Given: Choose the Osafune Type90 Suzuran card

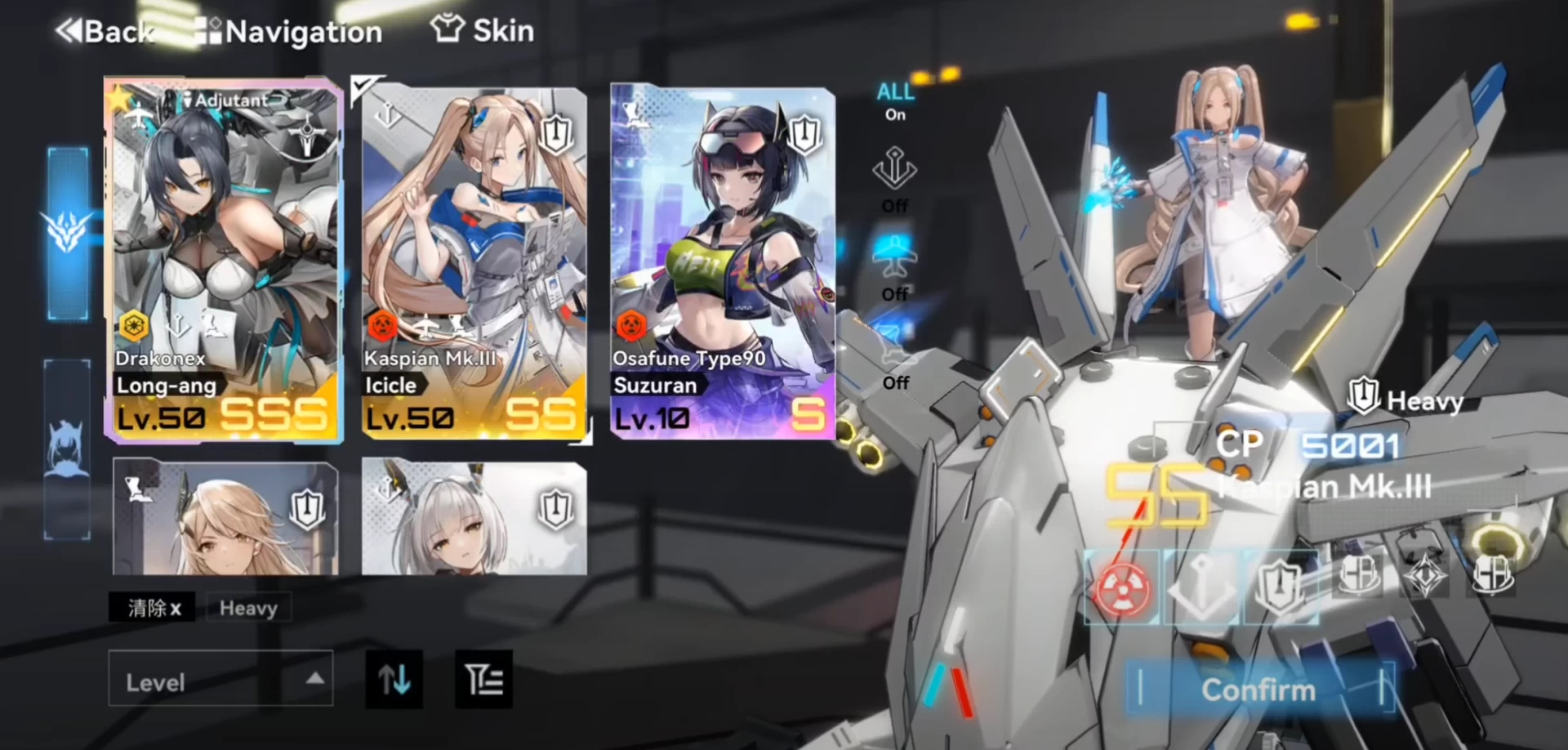Looking at the screenshot, I should [722, 261].
